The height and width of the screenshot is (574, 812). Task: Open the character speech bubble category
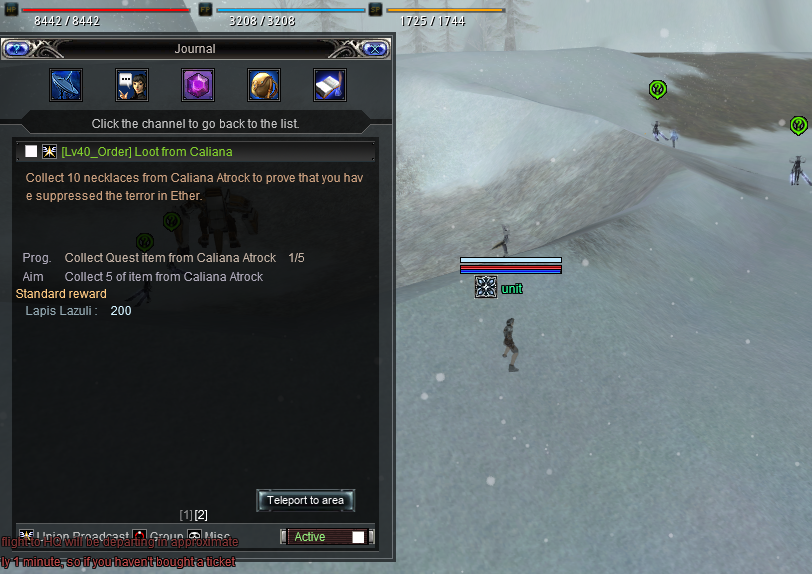tap(132, 85)
